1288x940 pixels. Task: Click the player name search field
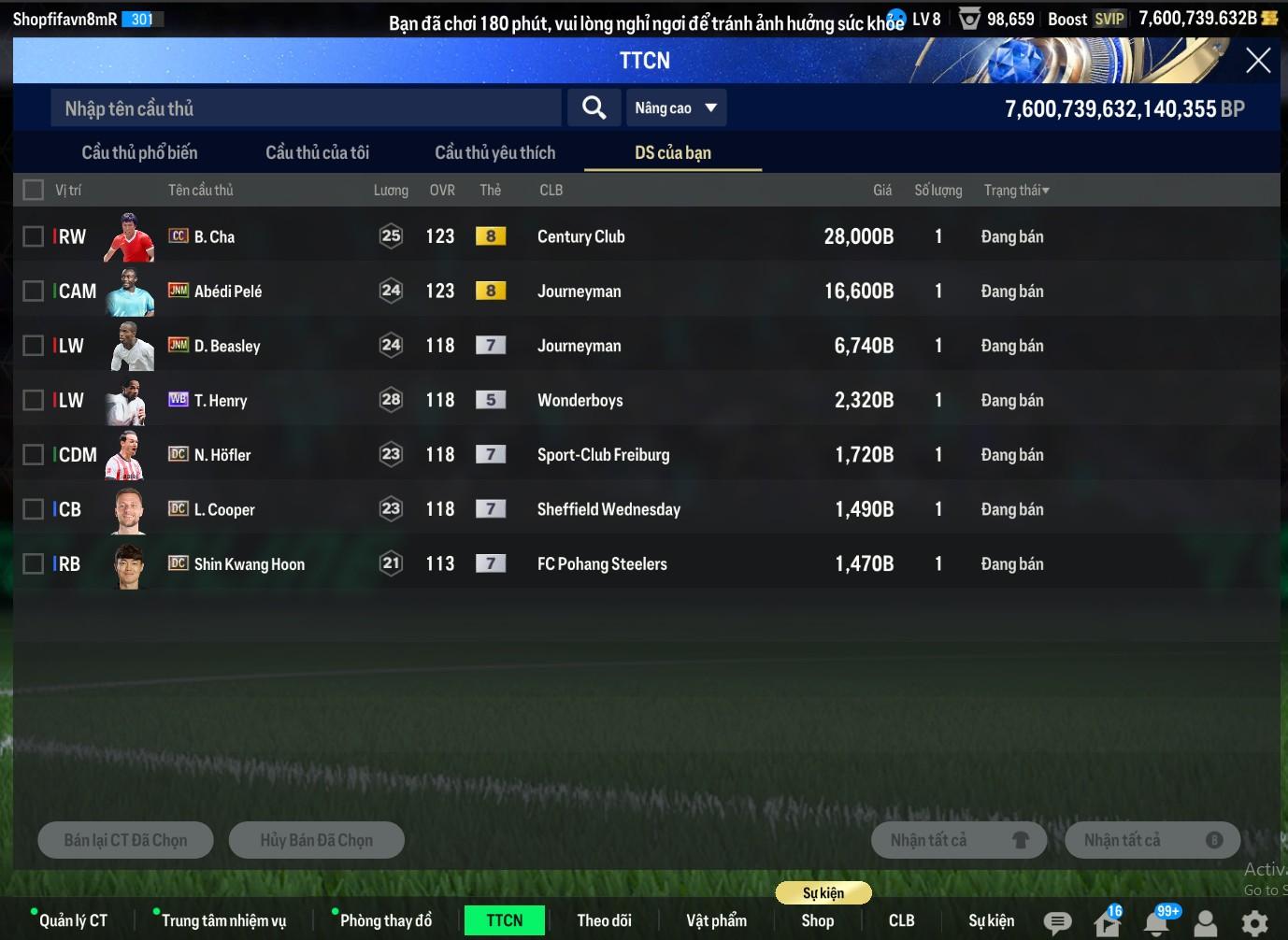pos(306,108)
